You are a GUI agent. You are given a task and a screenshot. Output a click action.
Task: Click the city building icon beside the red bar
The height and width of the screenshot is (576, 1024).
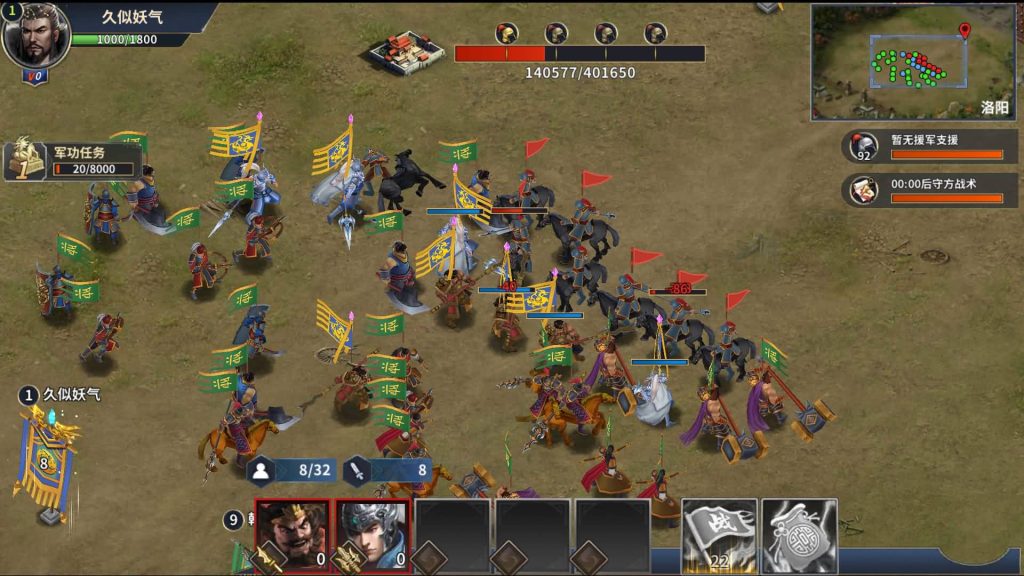pyautogui.click(x=406, y=50)
